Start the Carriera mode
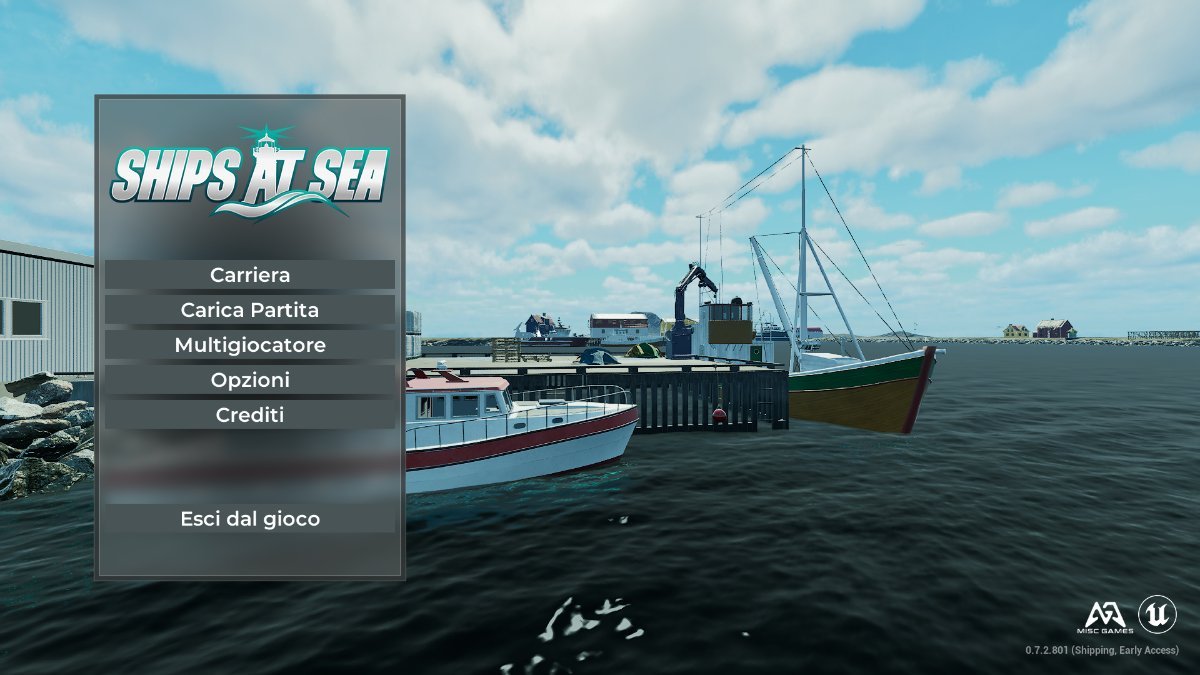 [250, 275]
